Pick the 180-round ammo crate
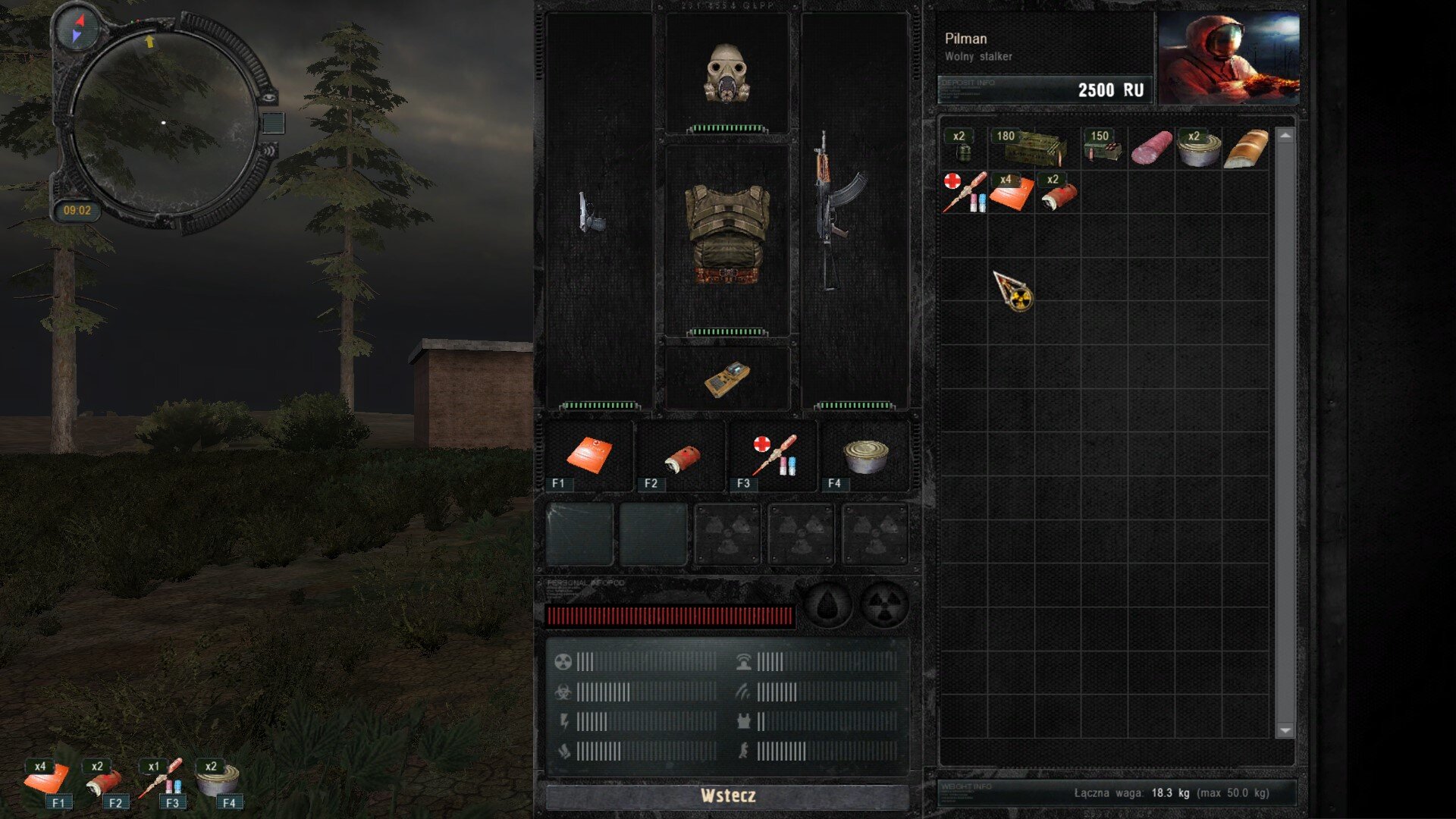 point(1033,147)
